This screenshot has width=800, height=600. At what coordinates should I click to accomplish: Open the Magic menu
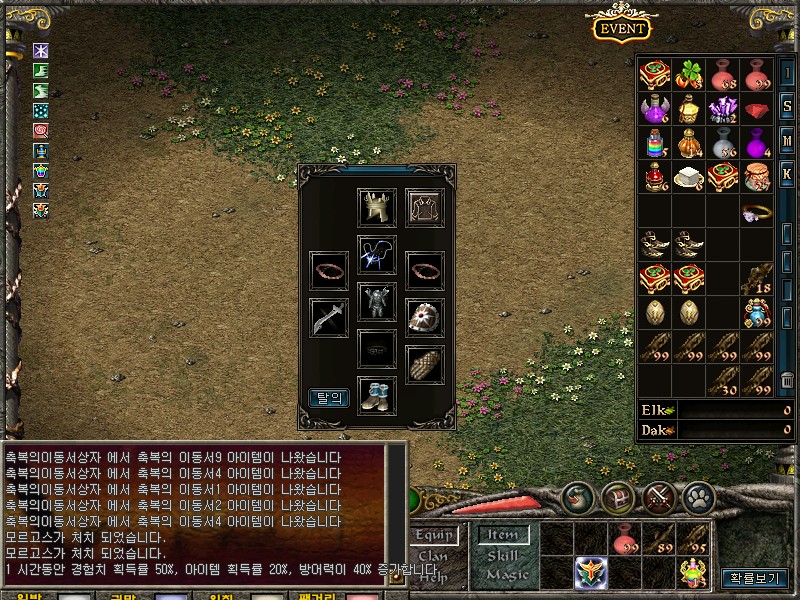(x=505, y=574)
